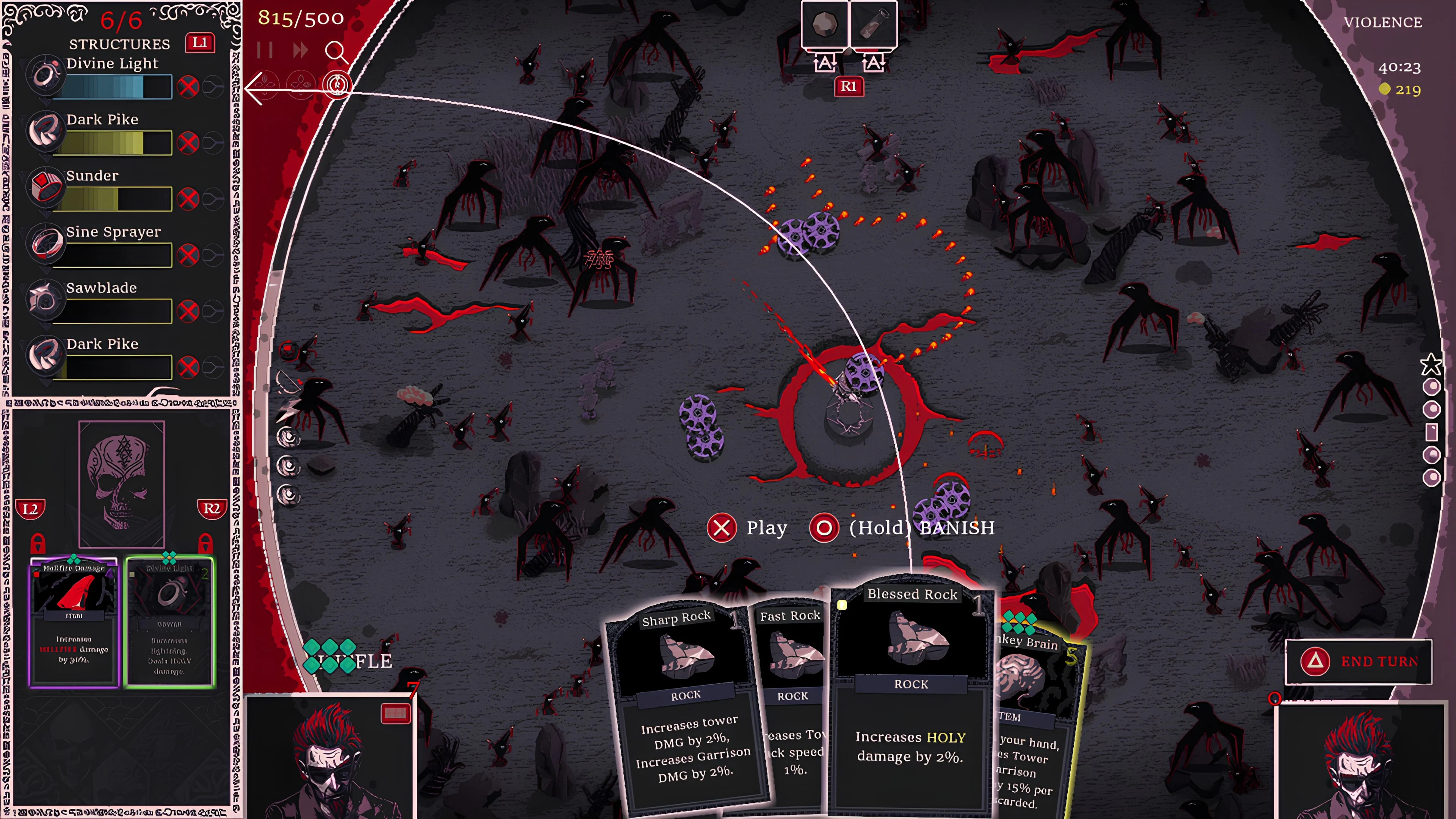Activate fast-forward speed
This screenshot has height=819, width=1456.
point(301,51)
